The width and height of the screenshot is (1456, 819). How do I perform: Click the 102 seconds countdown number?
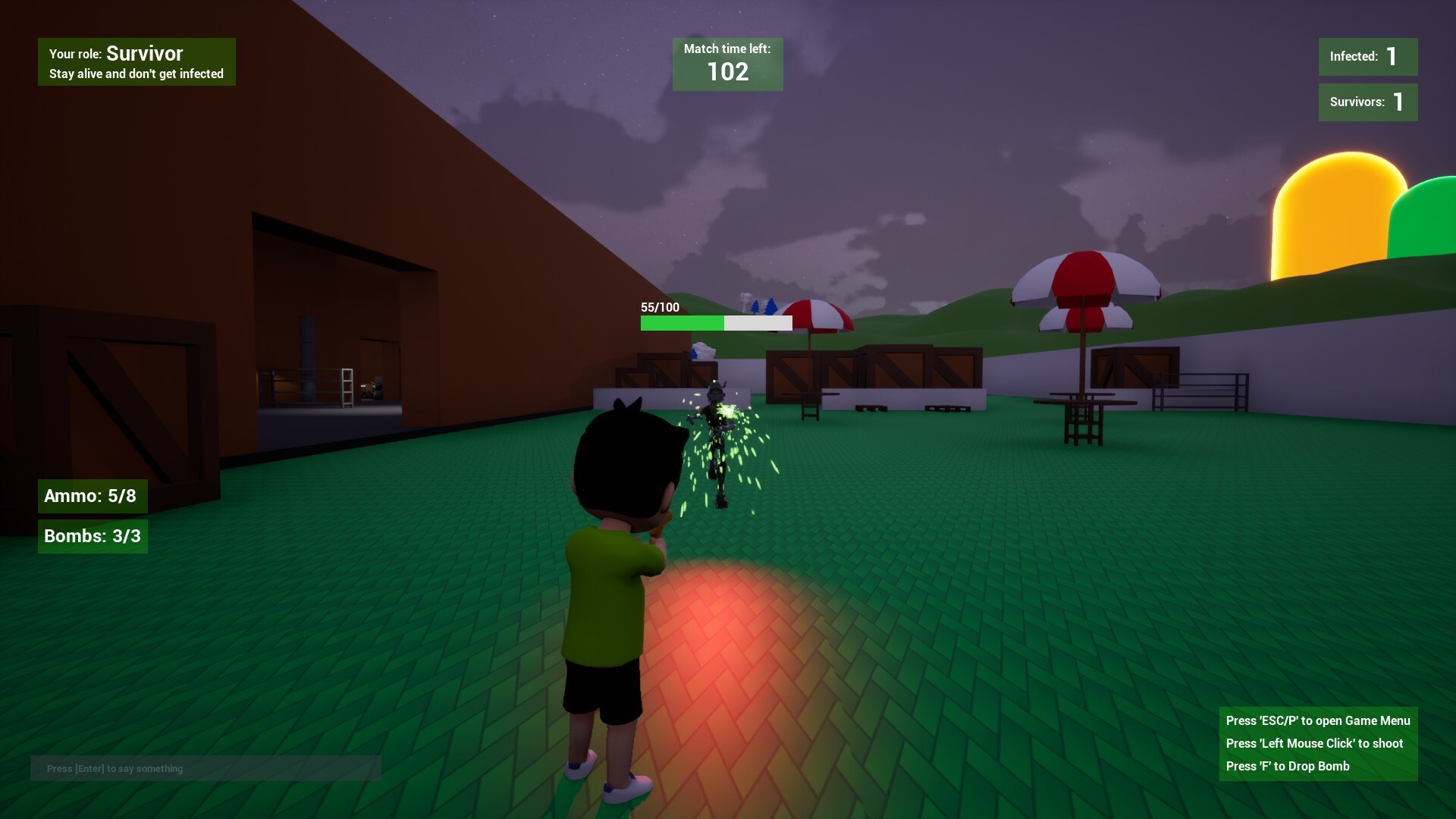pyautogui.click(x=726, y=73)
